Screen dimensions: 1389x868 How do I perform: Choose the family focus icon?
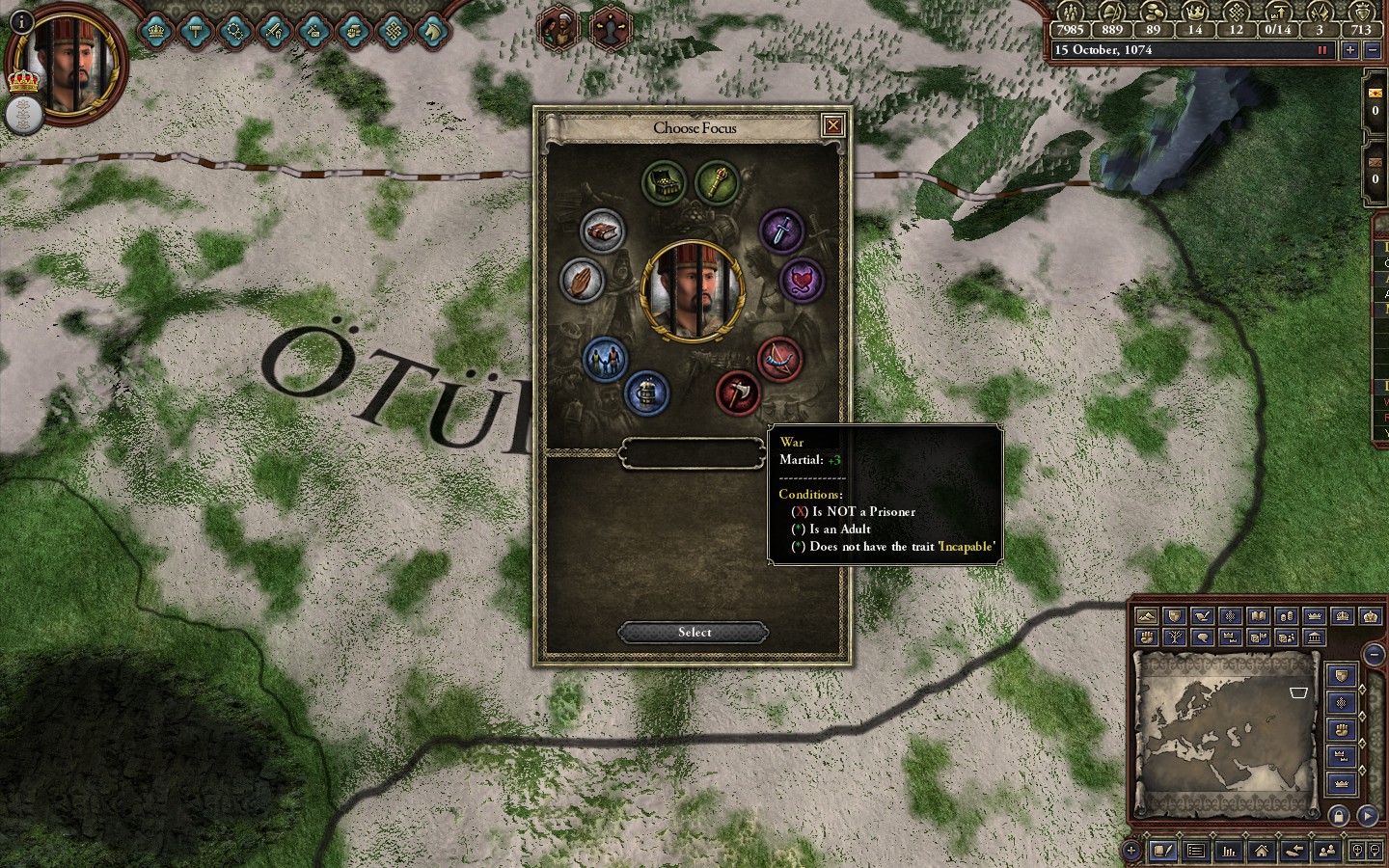[x=605, y=359]
